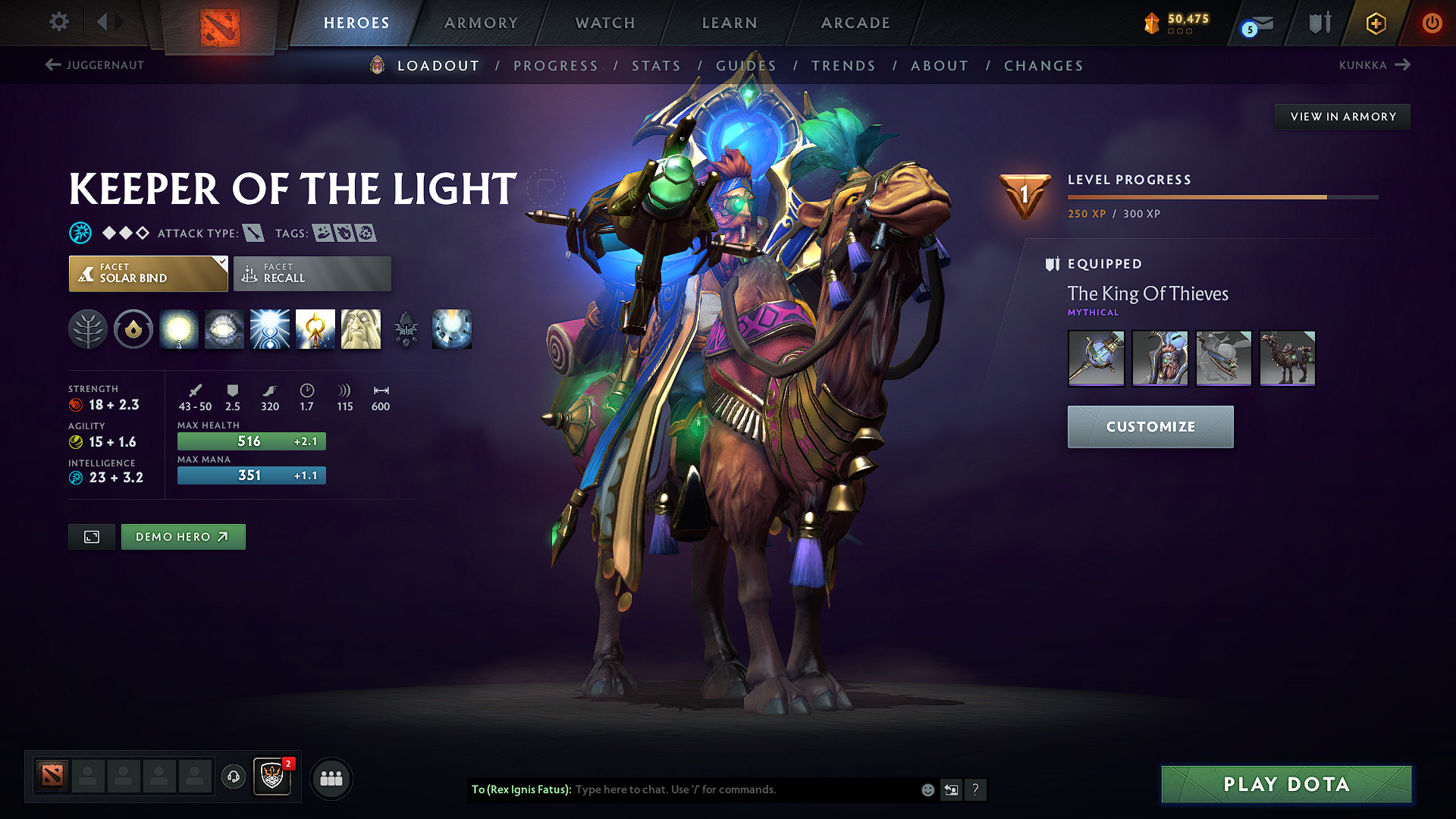Click the fullscreen preview toggle near Demo Hero

91,536
